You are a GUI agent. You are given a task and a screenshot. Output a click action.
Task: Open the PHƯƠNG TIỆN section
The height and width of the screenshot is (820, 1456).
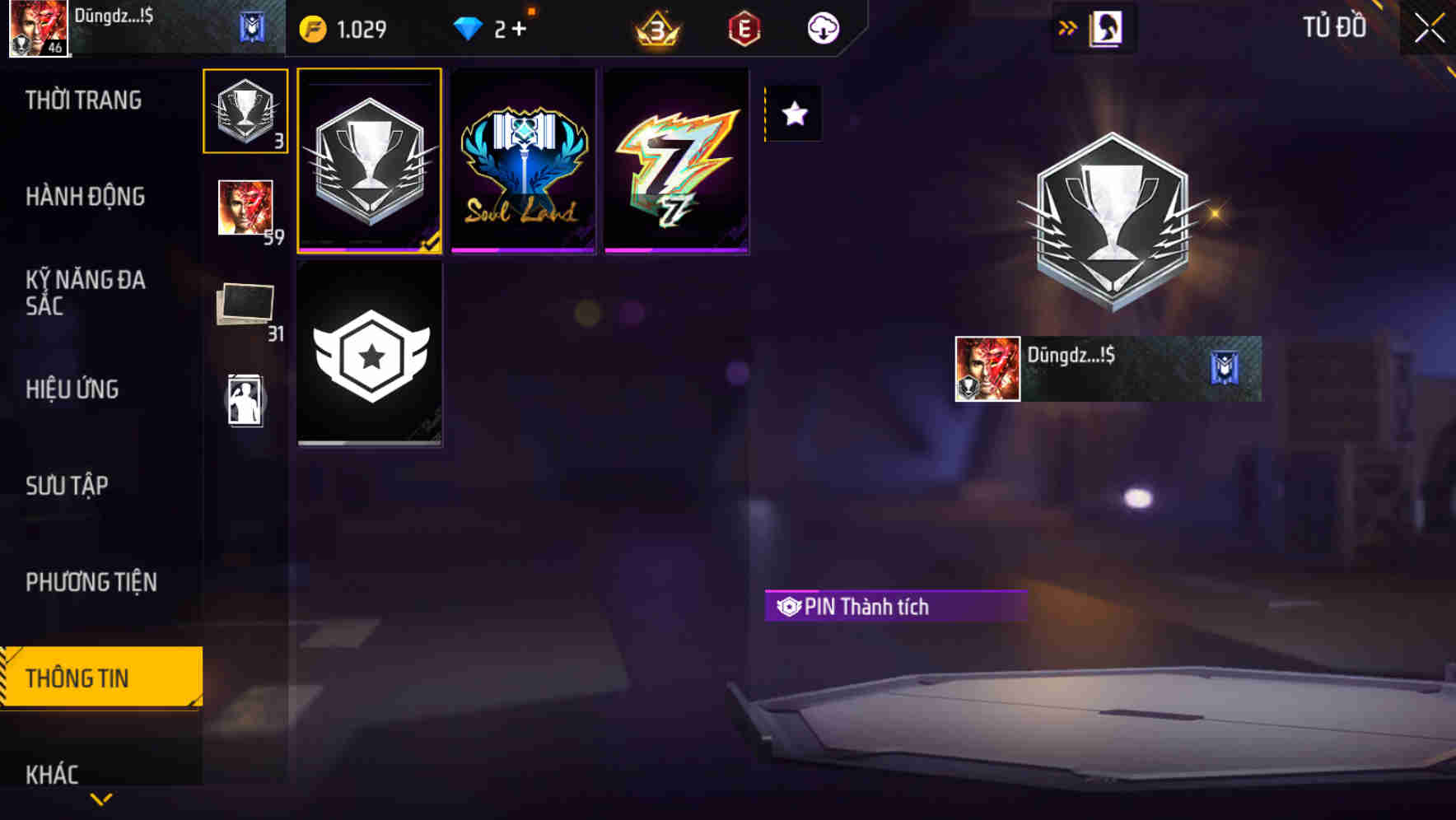(x=91, y=581)
